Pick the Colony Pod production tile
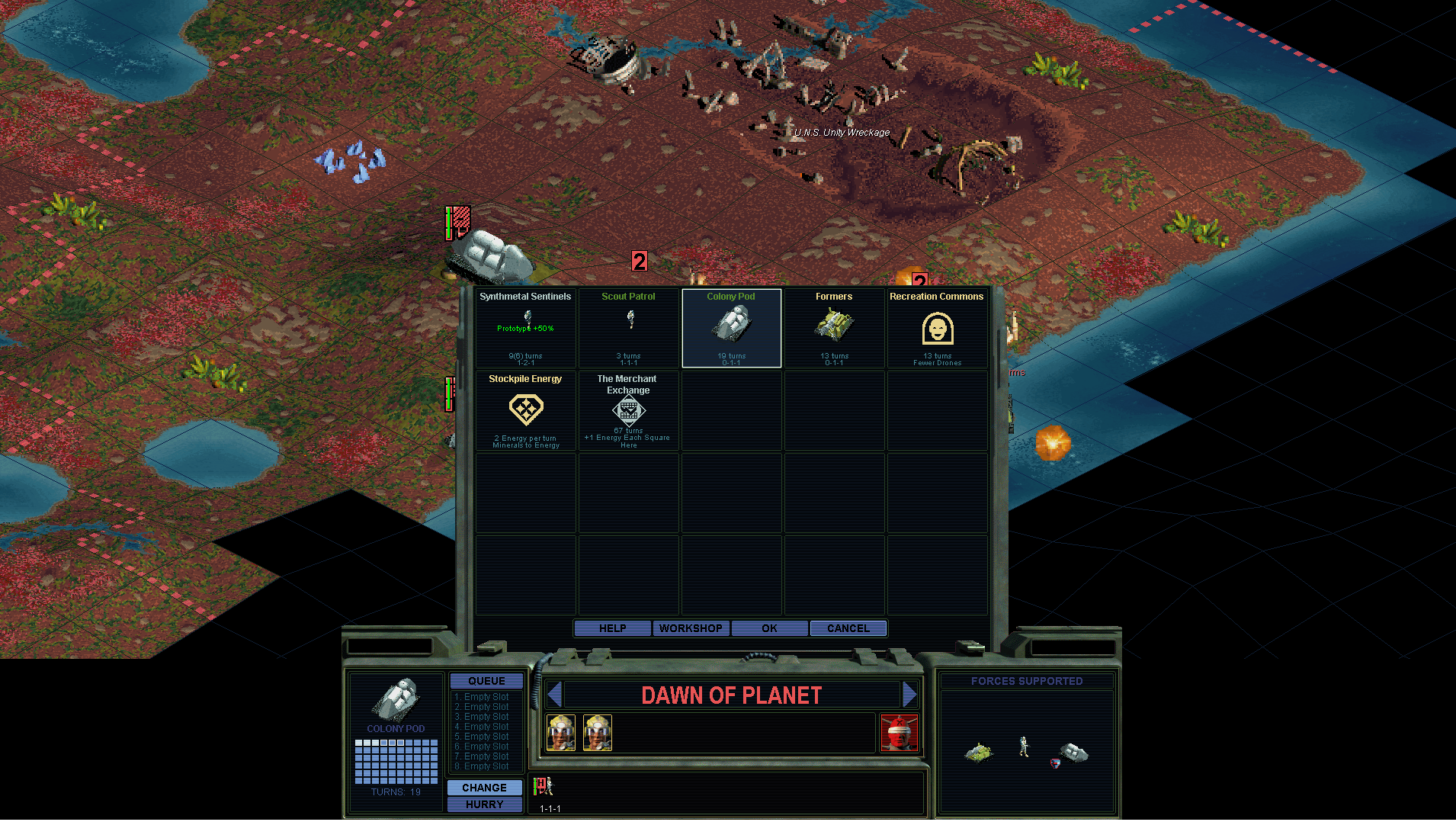The image size is (1456, 822). (731, 328)
